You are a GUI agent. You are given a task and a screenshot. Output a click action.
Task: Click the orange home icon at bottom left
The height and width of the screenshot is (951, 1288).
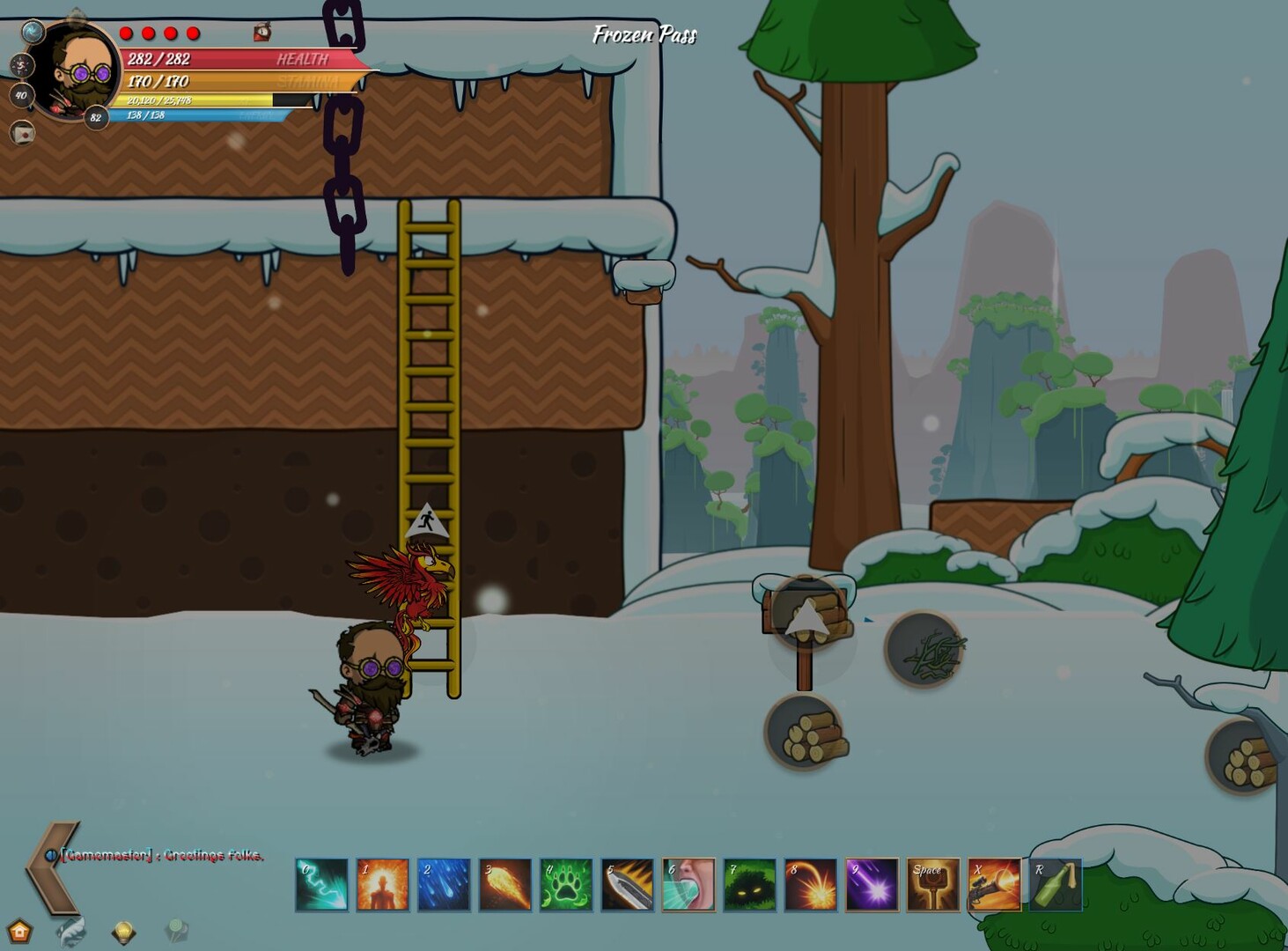19,930
